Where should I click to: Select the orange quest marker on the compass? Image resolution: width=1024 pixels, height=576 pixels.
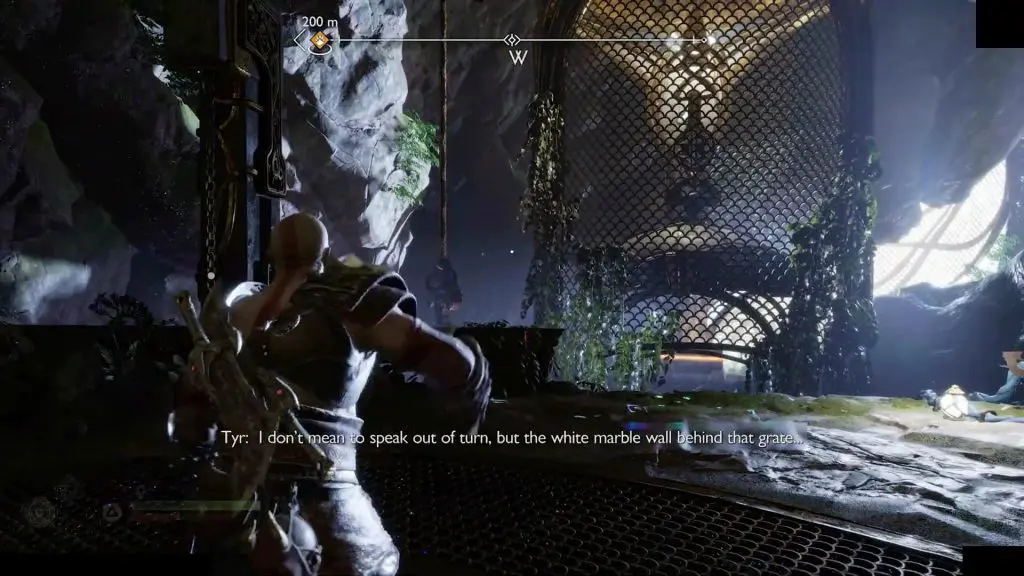click(320, 40)
